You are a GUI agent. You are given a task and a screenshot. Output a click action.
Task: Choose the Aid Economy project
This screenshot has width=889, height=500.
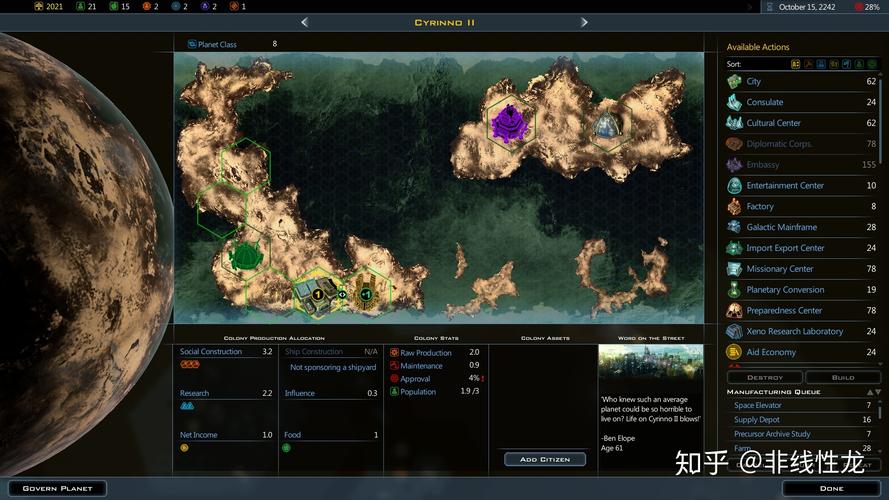click(771, 352)
